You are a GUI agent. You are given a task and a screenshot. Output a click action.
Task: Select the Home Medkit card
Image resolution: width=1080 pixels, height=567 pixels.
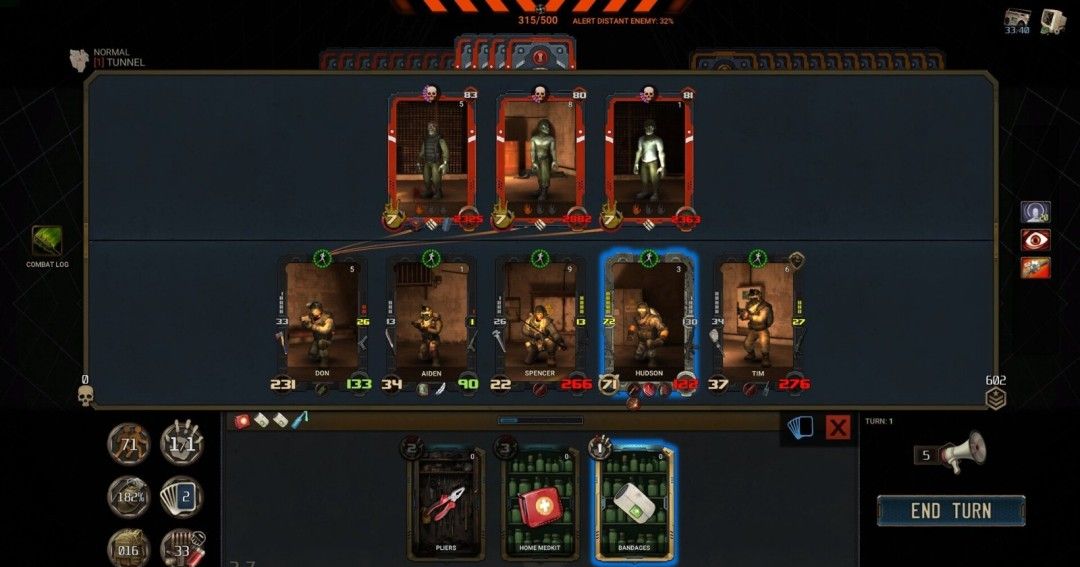click(540, 502)
